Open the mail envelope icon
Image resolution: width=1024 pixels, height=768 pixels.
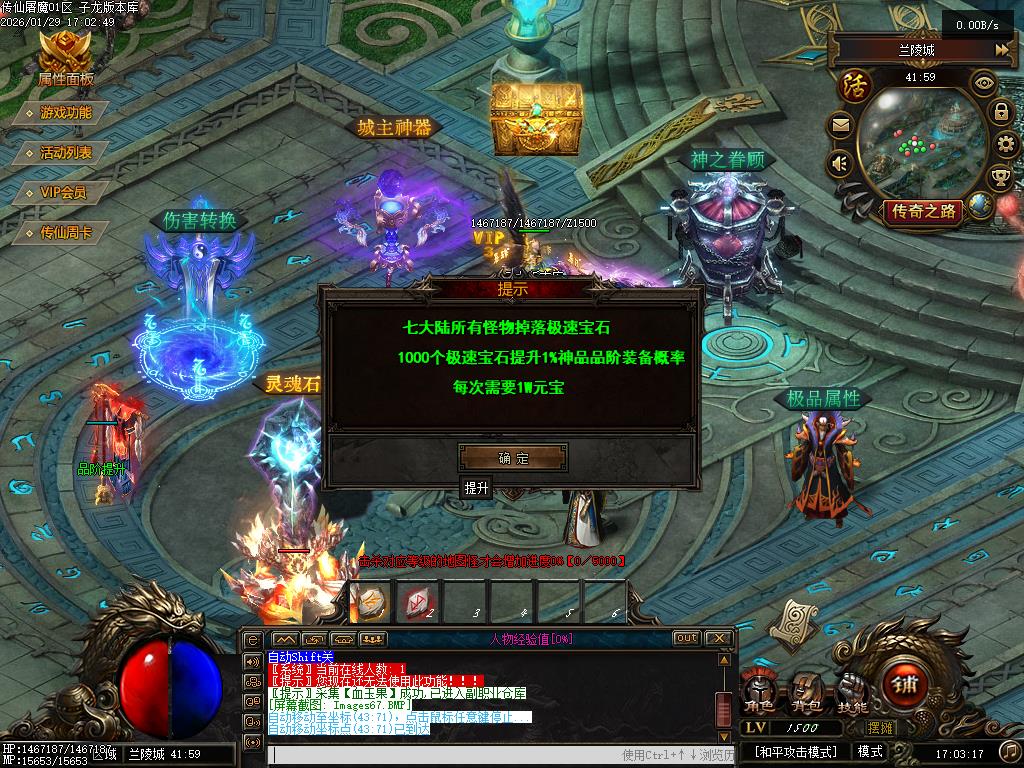coord(840,126)
